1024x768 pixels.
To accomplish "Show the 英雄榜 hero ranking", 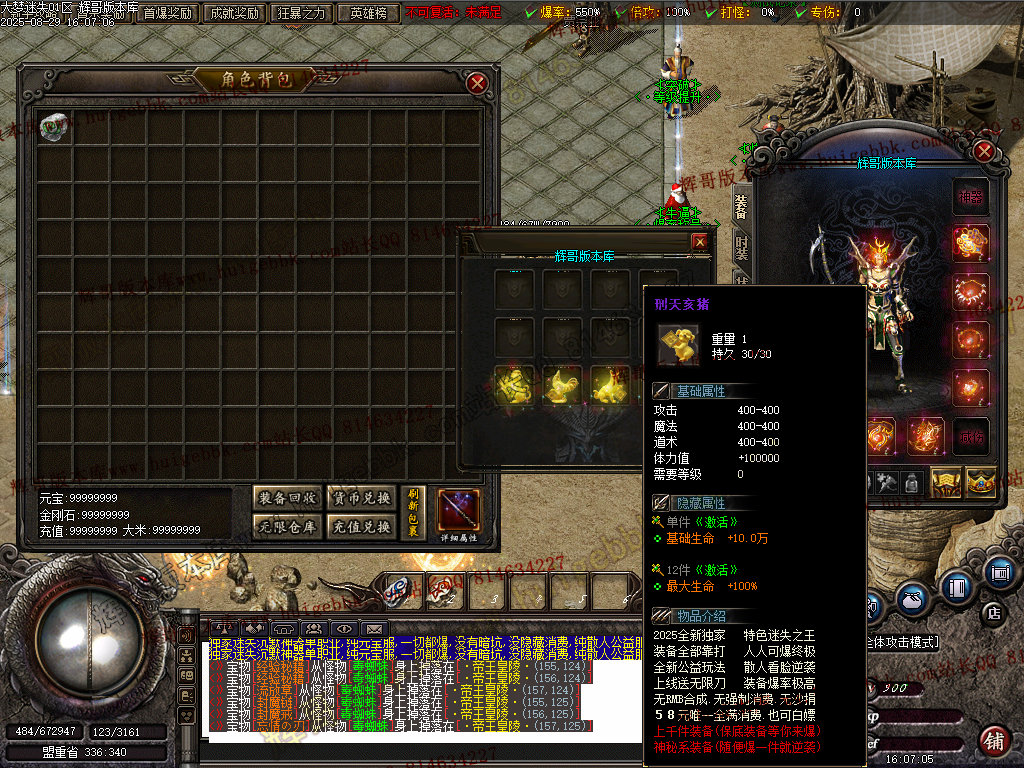I will tap(368, 14).
